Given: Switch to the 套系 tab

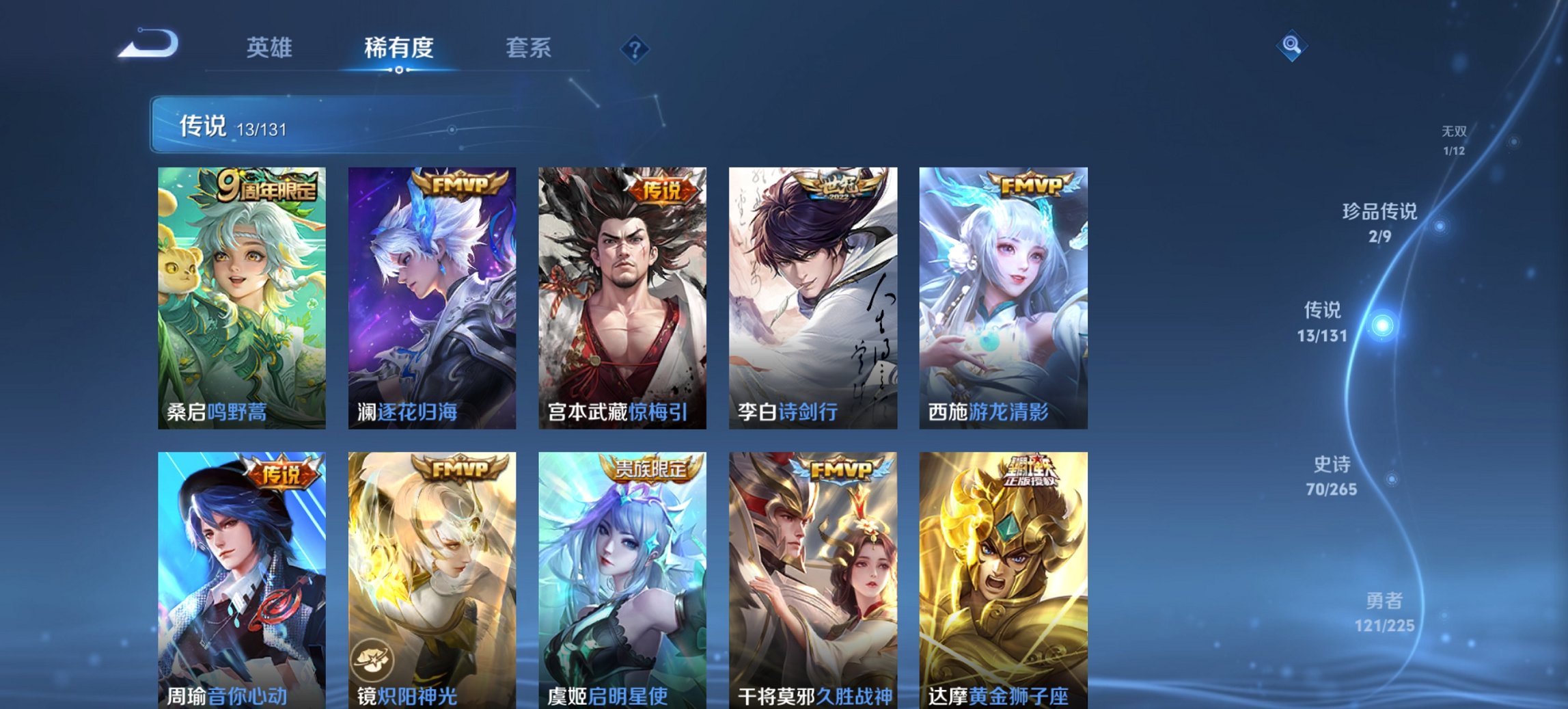Looking at the screenshot, I should click(x=528, y=48).
